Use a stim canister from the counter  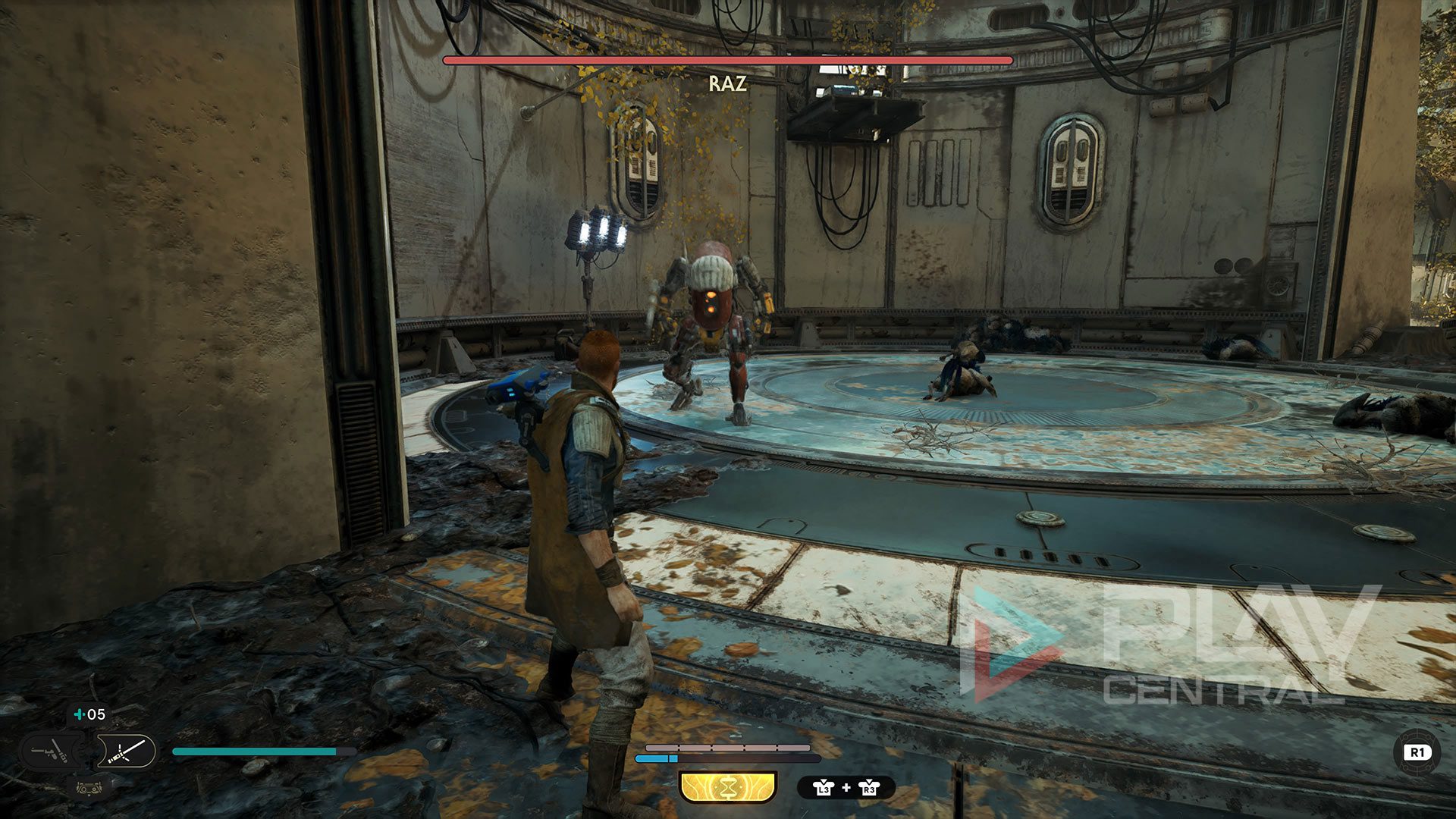click(89, 714)
